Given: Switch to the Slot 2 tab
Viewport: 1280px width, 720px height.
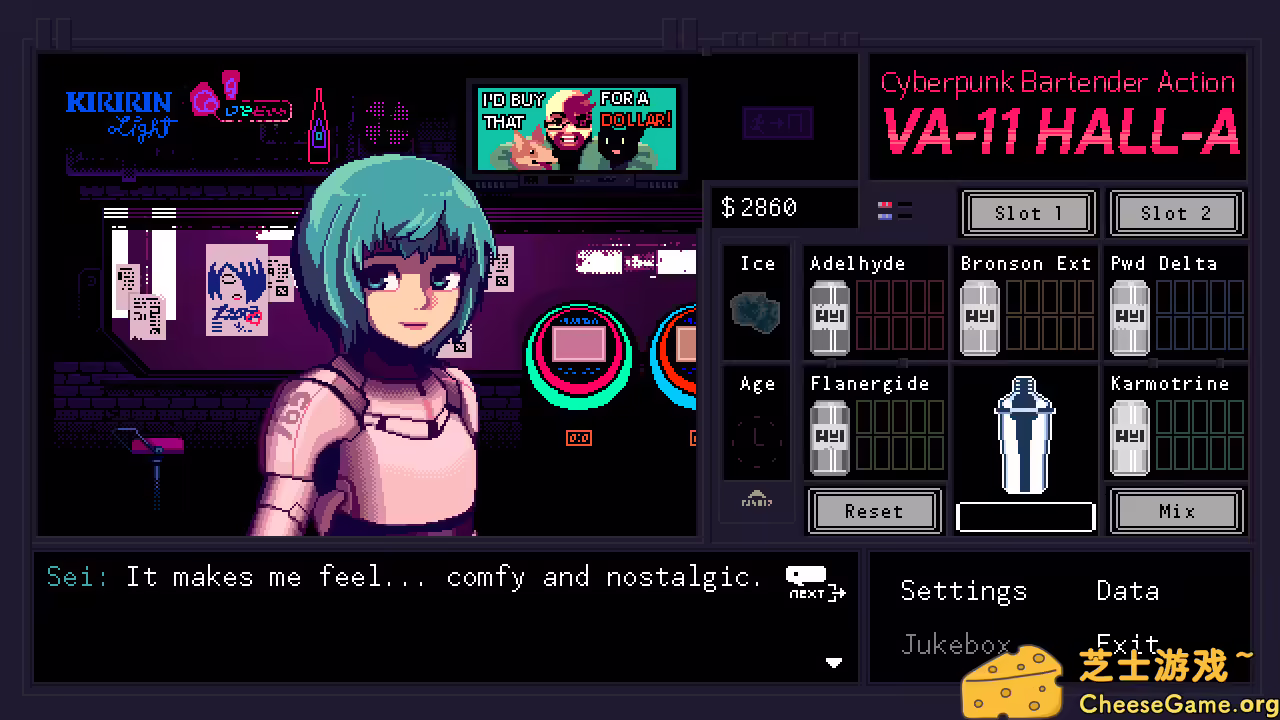Looking at the screenshot, I should [x=1176, y=213].
